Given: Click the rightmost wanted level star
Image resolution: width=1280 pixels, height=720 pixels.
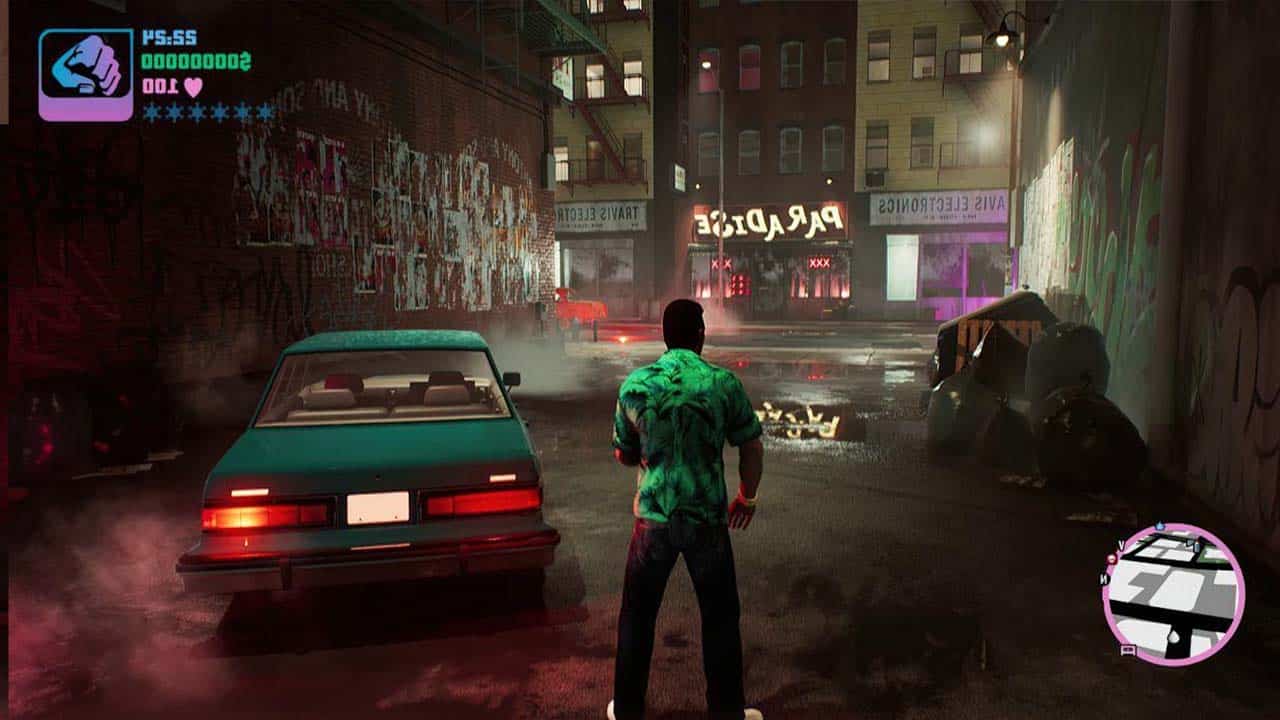Looking at the screenshot, I should (264, 111).
